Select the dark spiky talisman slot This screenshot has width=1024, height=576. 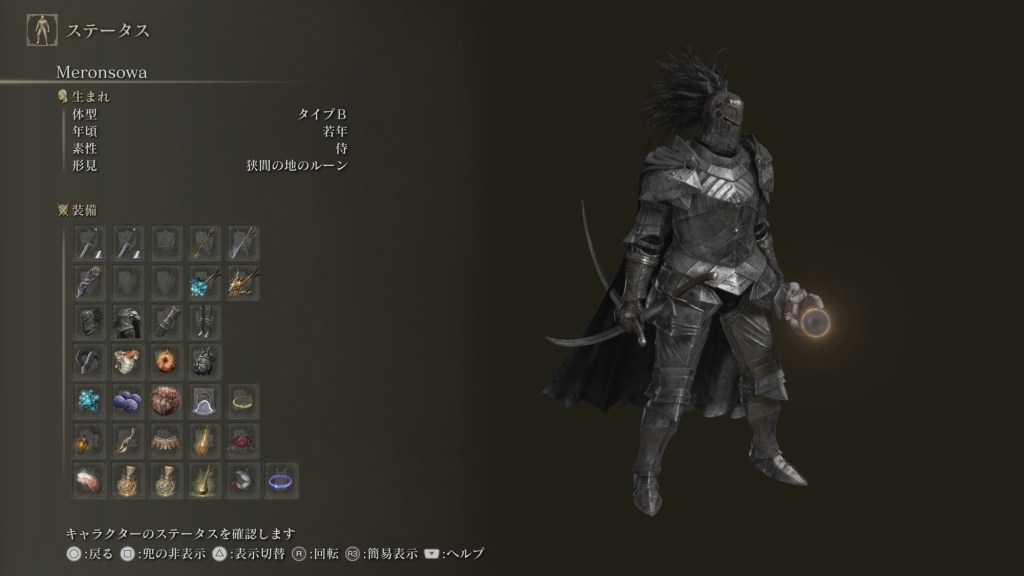coord(204,360)
